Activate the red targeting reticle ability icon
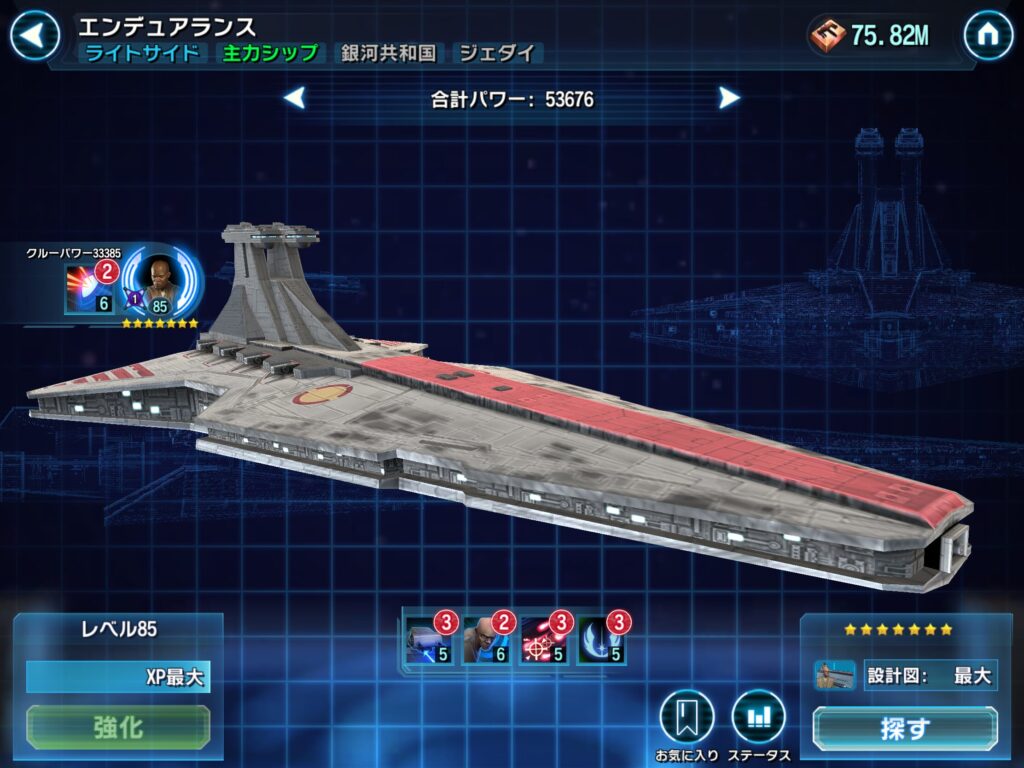This screenshot has height=768, width=1024. (x=543, y=642)
